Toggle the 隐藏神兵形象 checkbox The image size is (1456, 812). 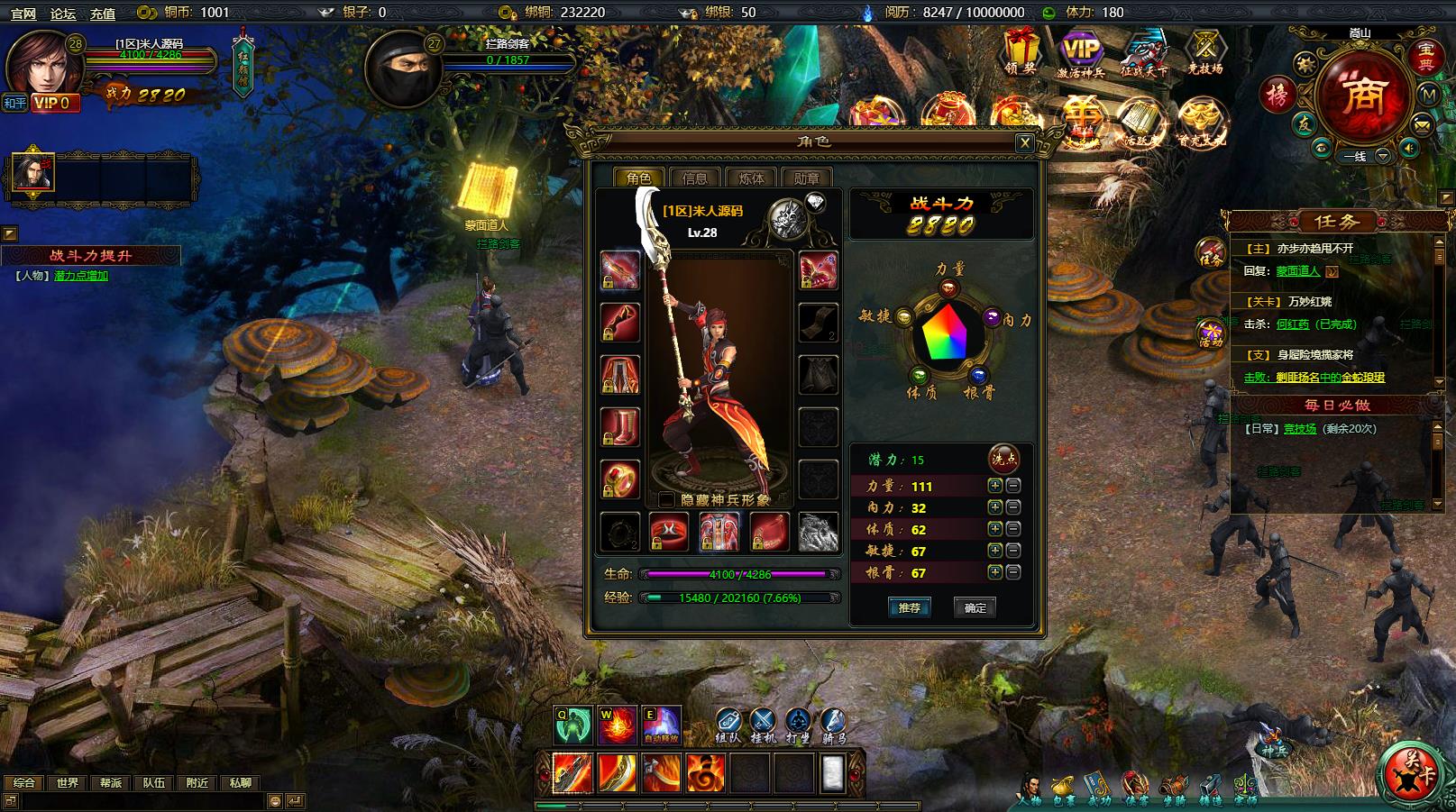click(666, 500)
